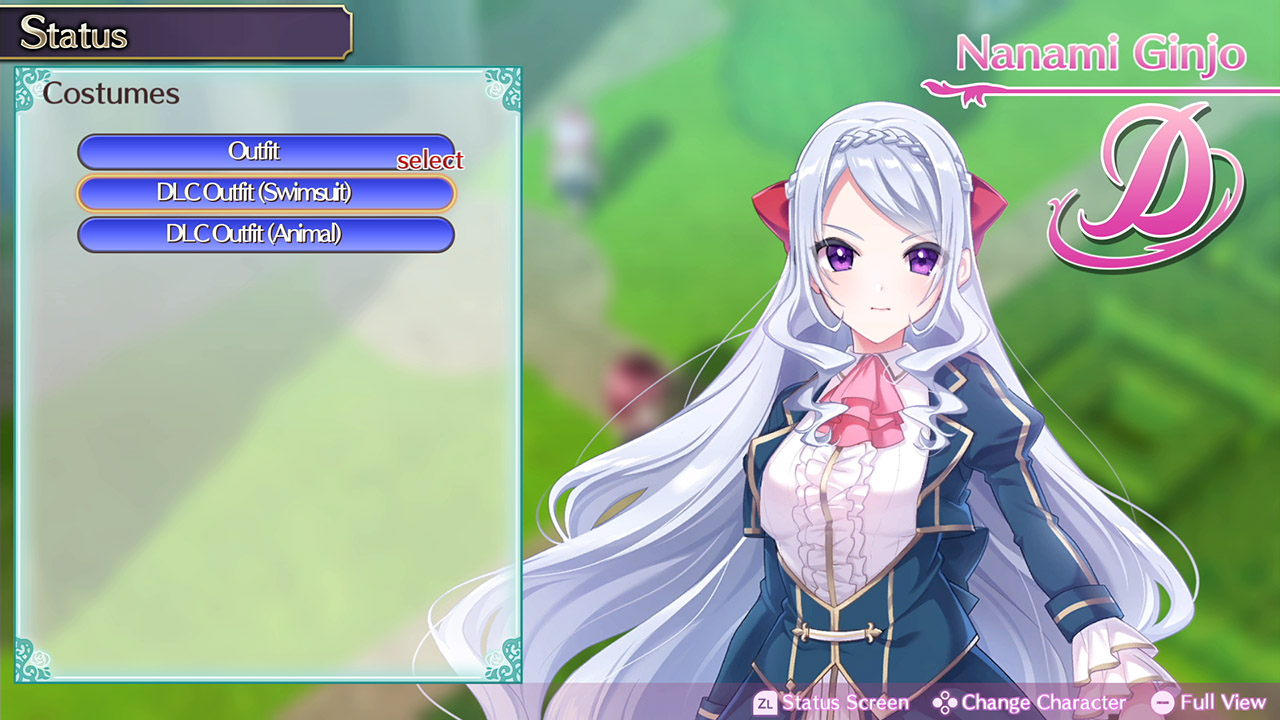Click the red select prompt
This screenshot has width=1280, height=720.
432,160
